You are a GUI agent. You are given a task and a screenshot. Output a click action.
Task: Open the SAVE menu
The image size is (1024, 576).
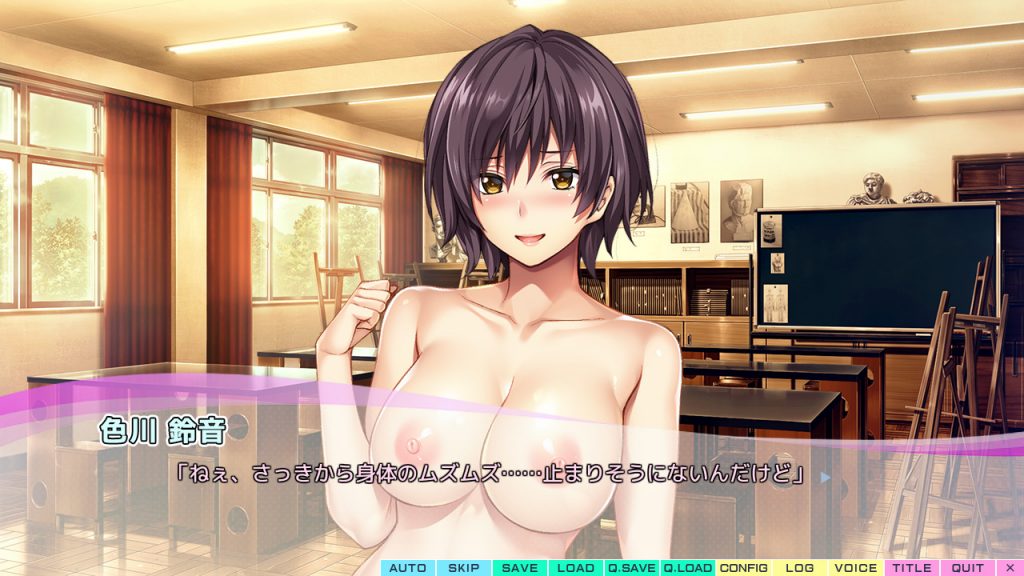pos(519,568)
